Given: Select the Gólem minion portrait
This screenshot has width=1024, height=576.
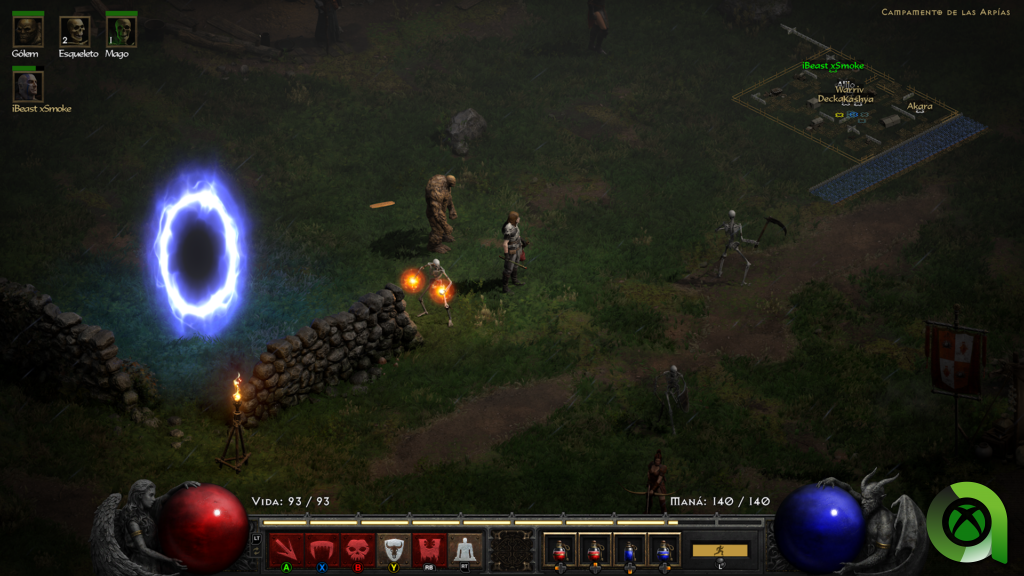Looking at the screenshot, I should 27,31.
